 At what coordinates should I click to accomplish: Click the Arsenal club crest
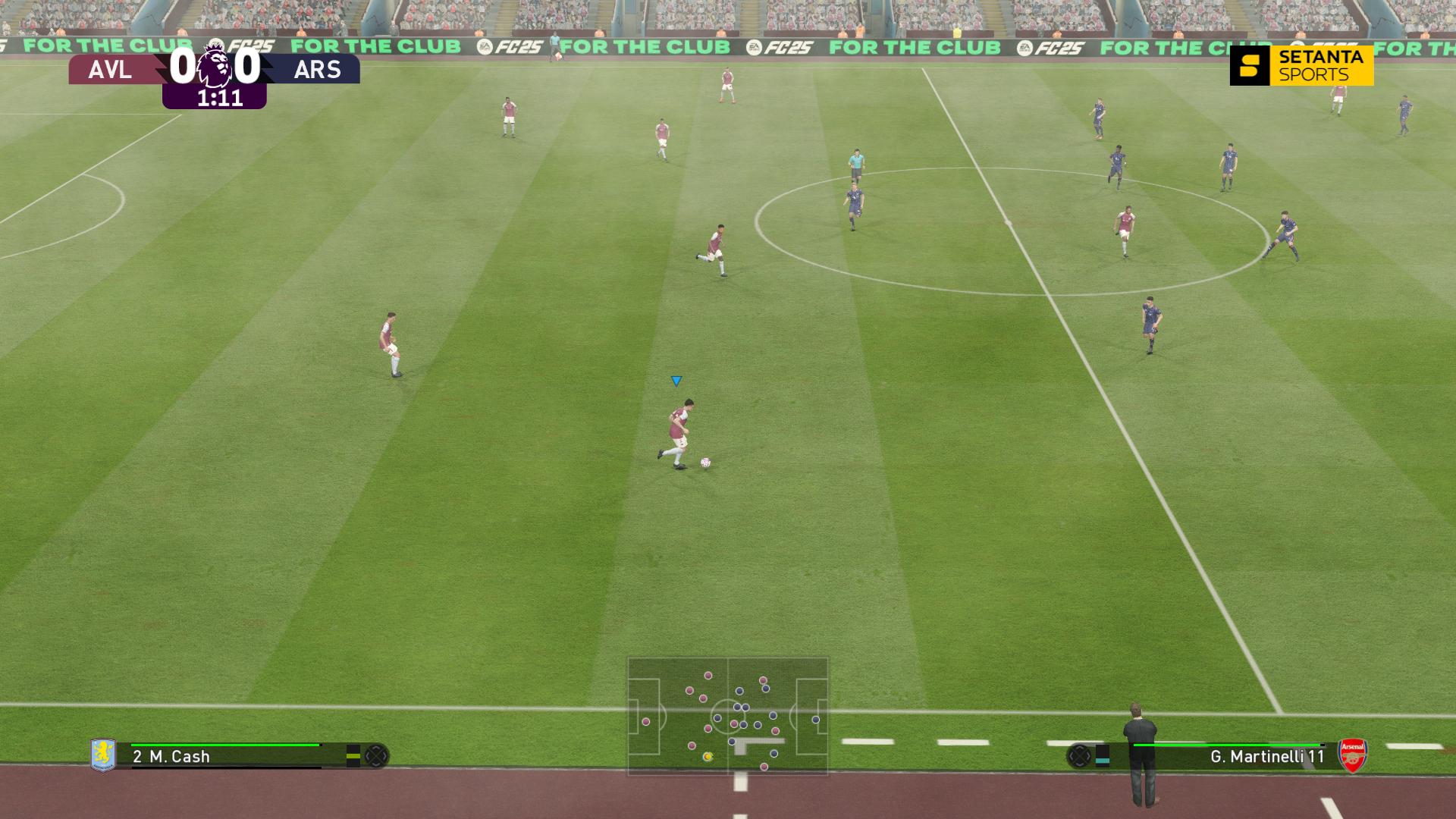[1352, 755]
